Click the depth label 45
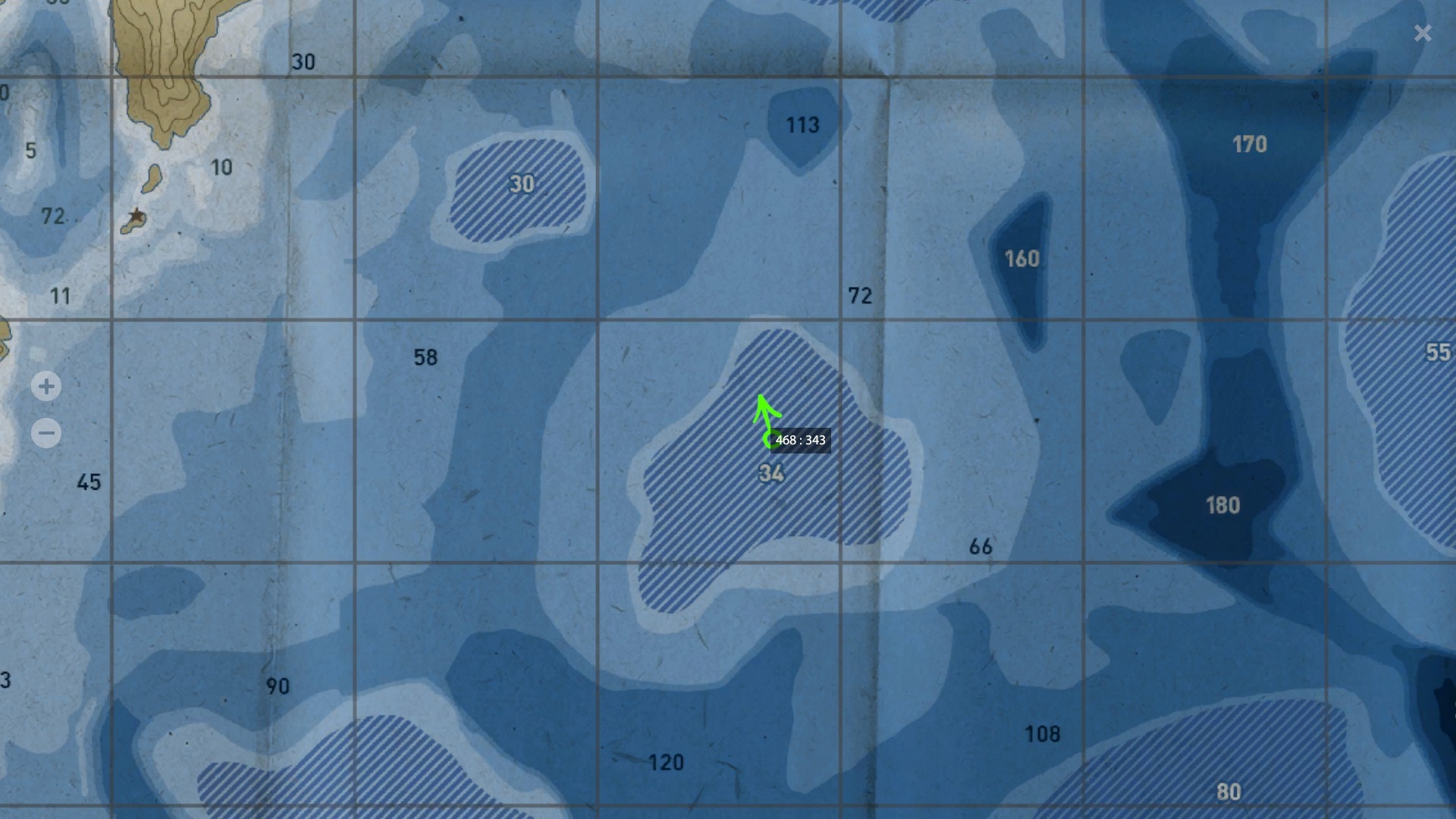 (x=89, y=482)
